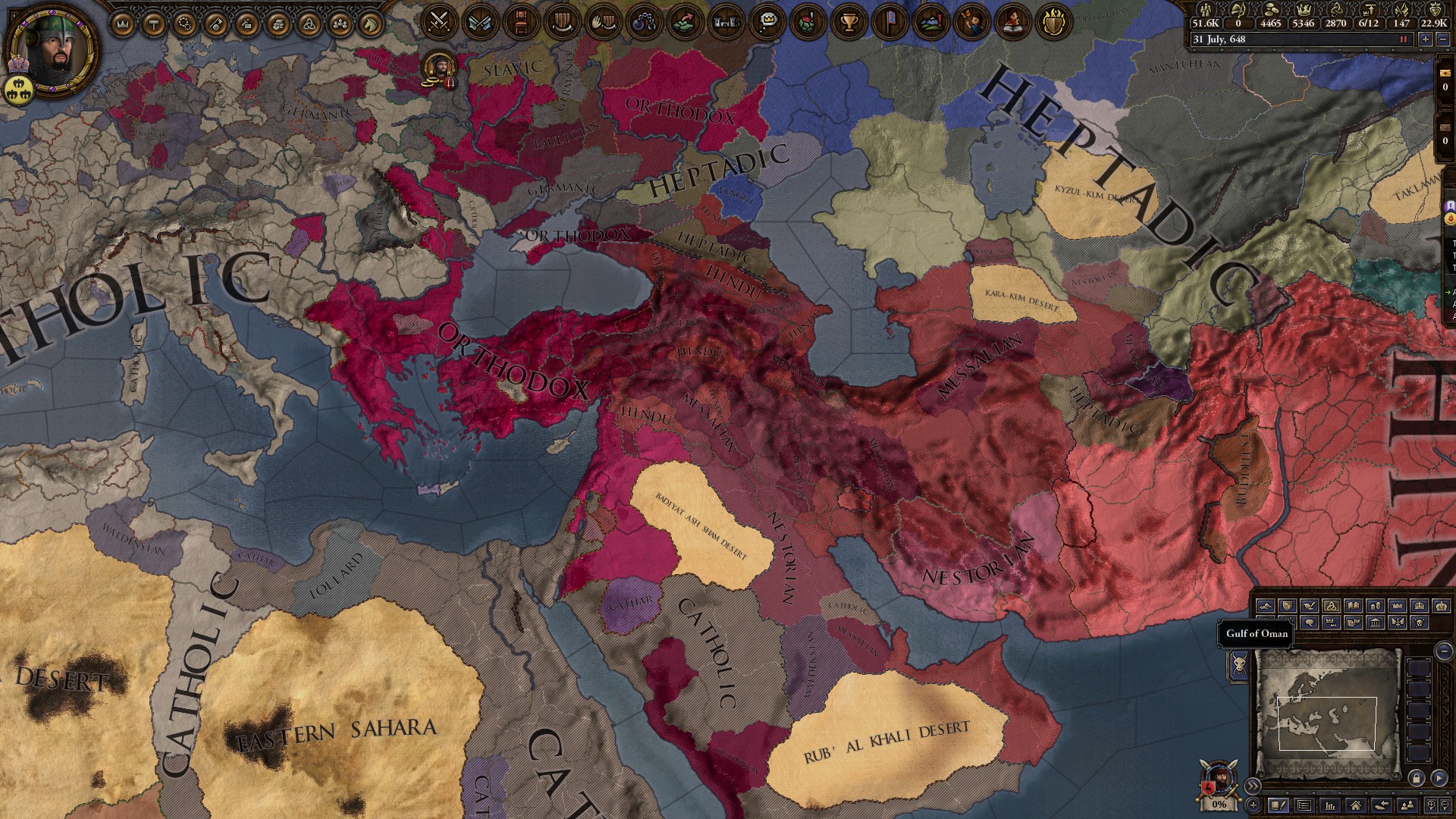The height and width of the screenshot is (819, 1456).
Task: Open the ledger via bar chart icon
Action: click(1331, 805)
